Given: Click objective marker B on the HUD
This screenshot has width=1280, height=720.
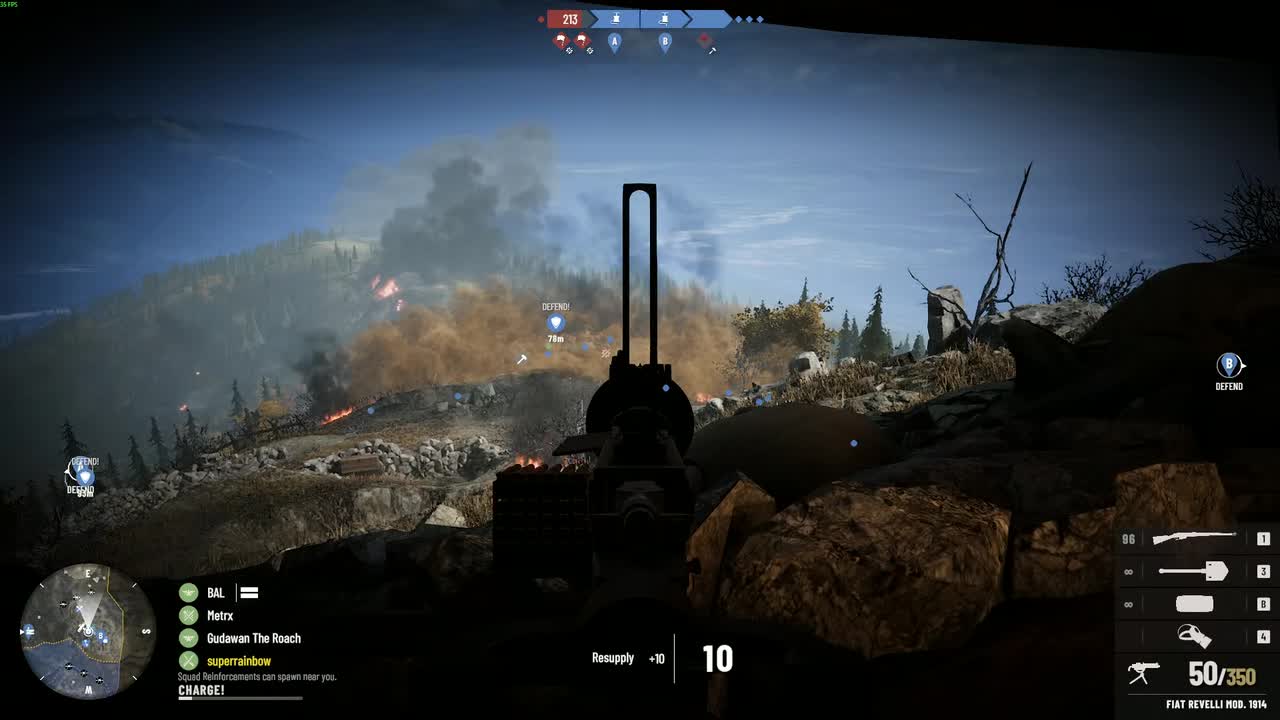Looking at the screenshot, I should point(665,42).
